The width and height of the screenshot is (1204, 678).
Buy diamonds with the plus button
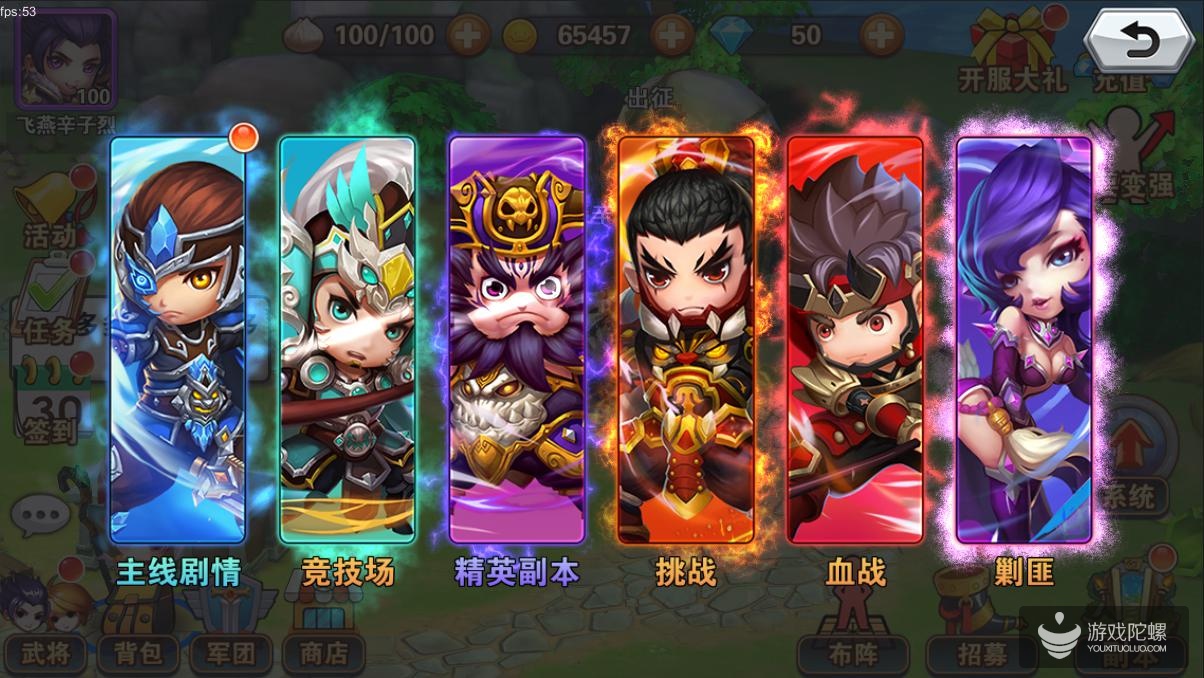coord(882,36)
